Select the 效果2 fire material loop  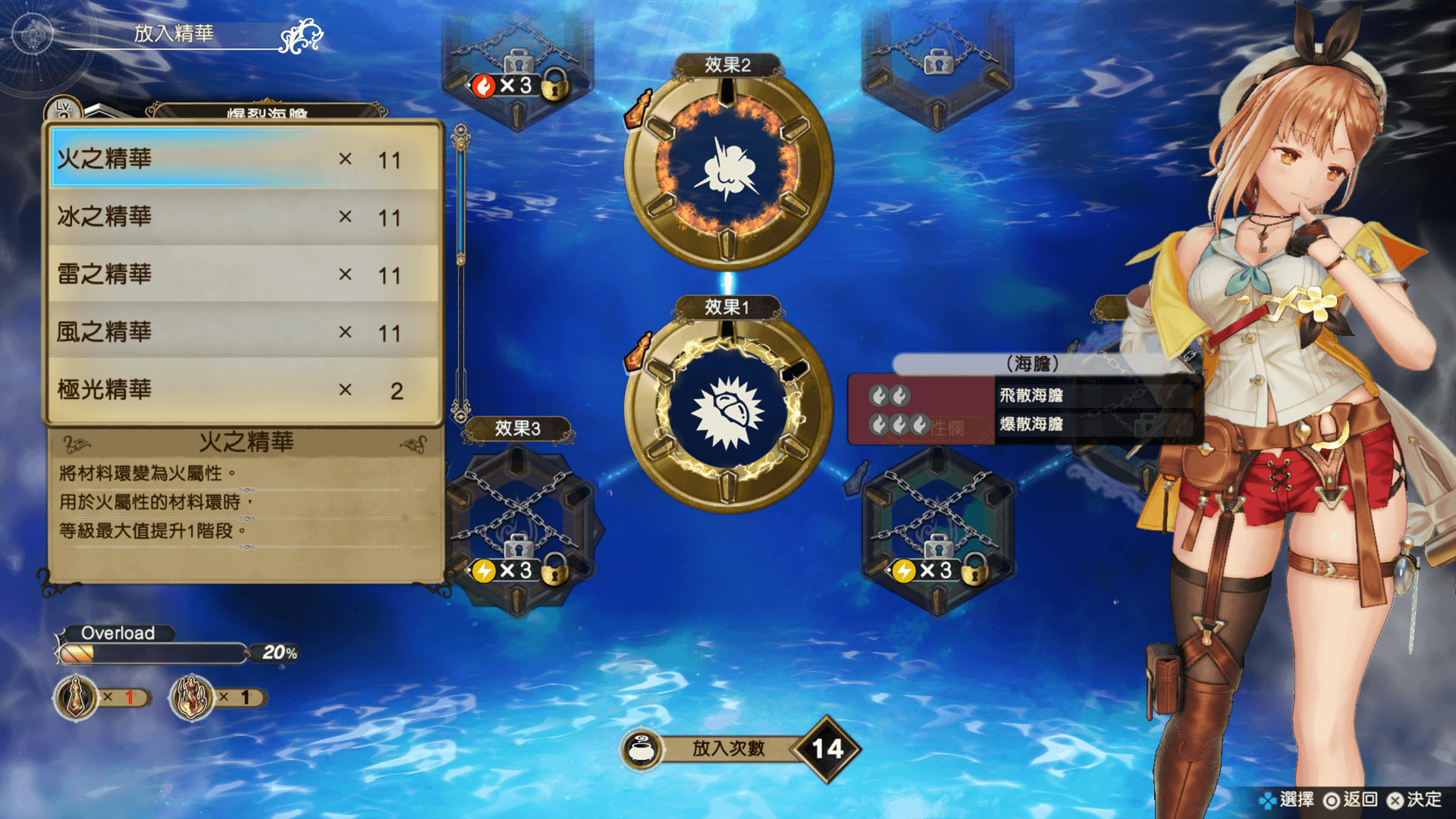pos(728,168)
